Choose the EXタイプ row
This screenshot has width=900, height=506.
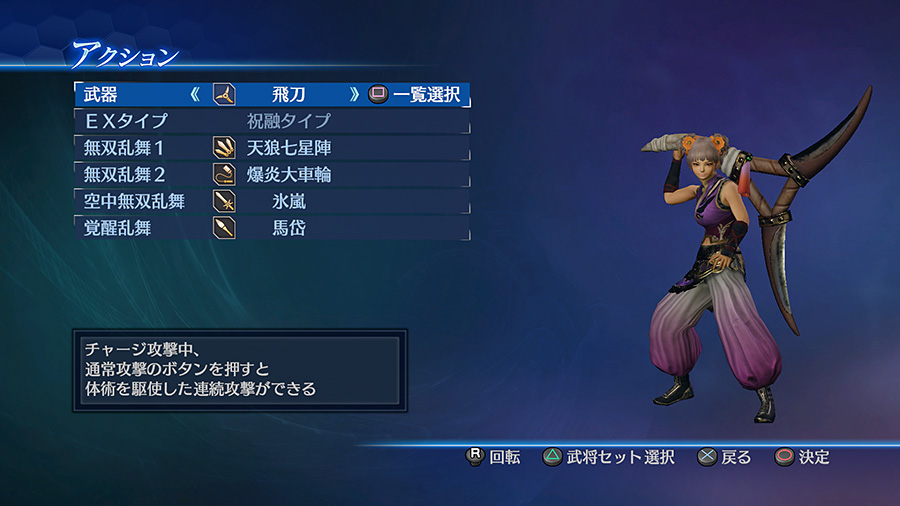pyautogui.click(x=271, y=122)
